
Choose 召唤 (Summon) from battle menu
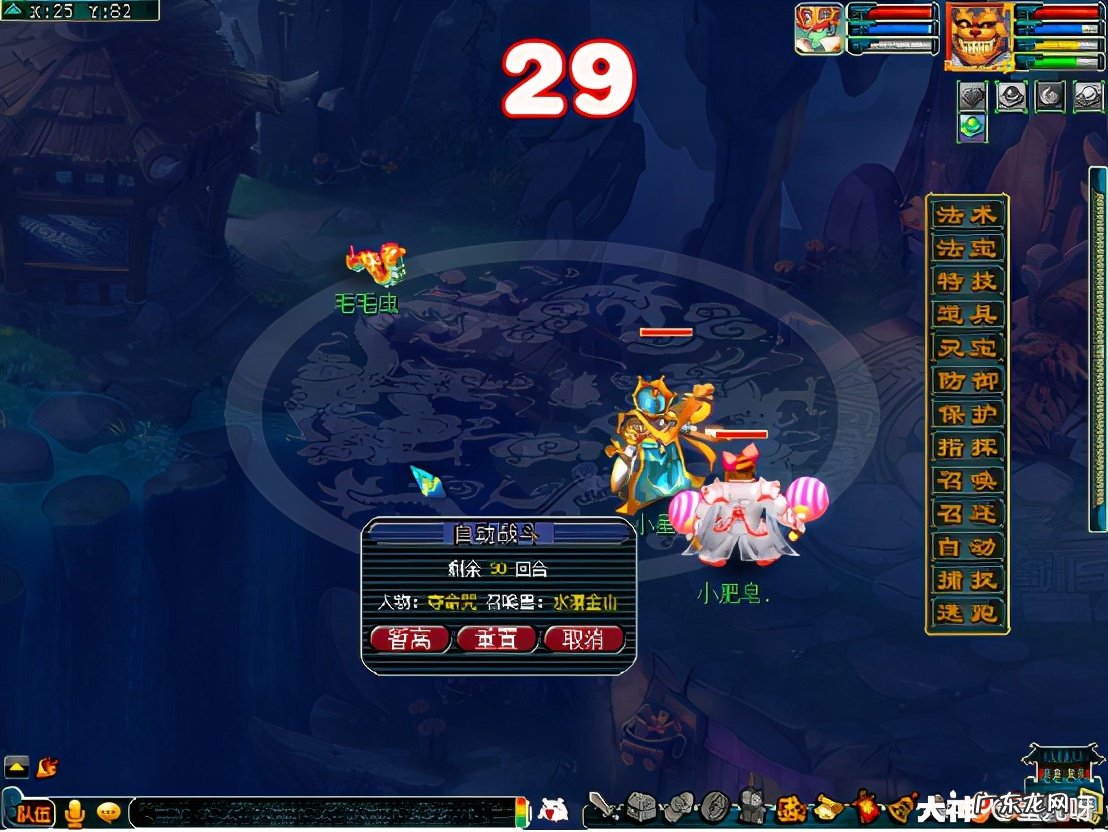(965, 481)
